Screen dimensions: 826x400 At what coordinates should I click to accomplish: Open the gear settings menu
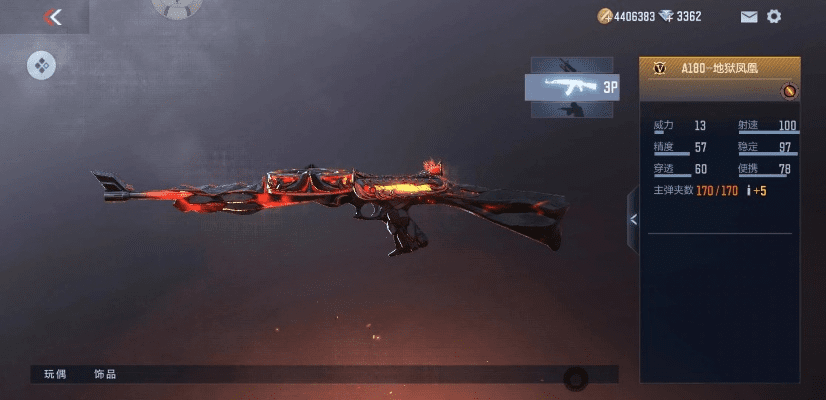pyautogui.click(x=774, y=16)
